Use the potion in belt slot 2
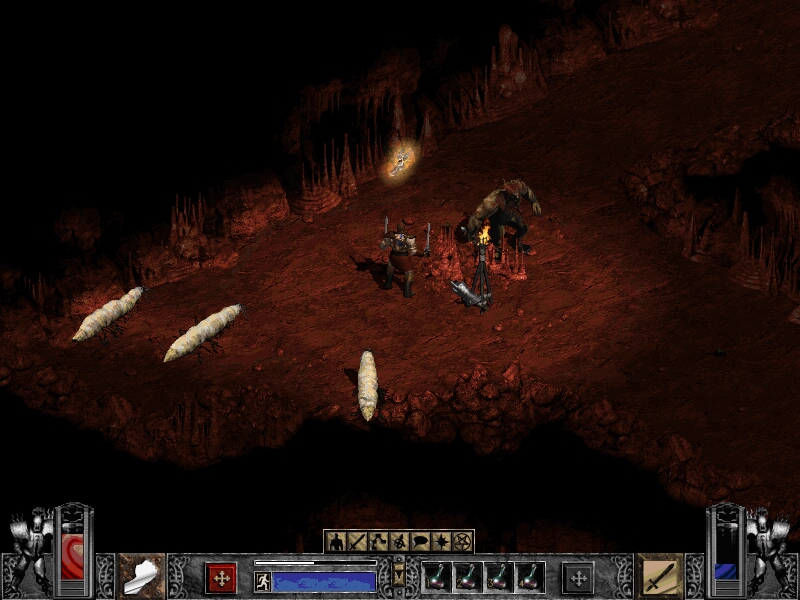800x600 pixels. 466,577
